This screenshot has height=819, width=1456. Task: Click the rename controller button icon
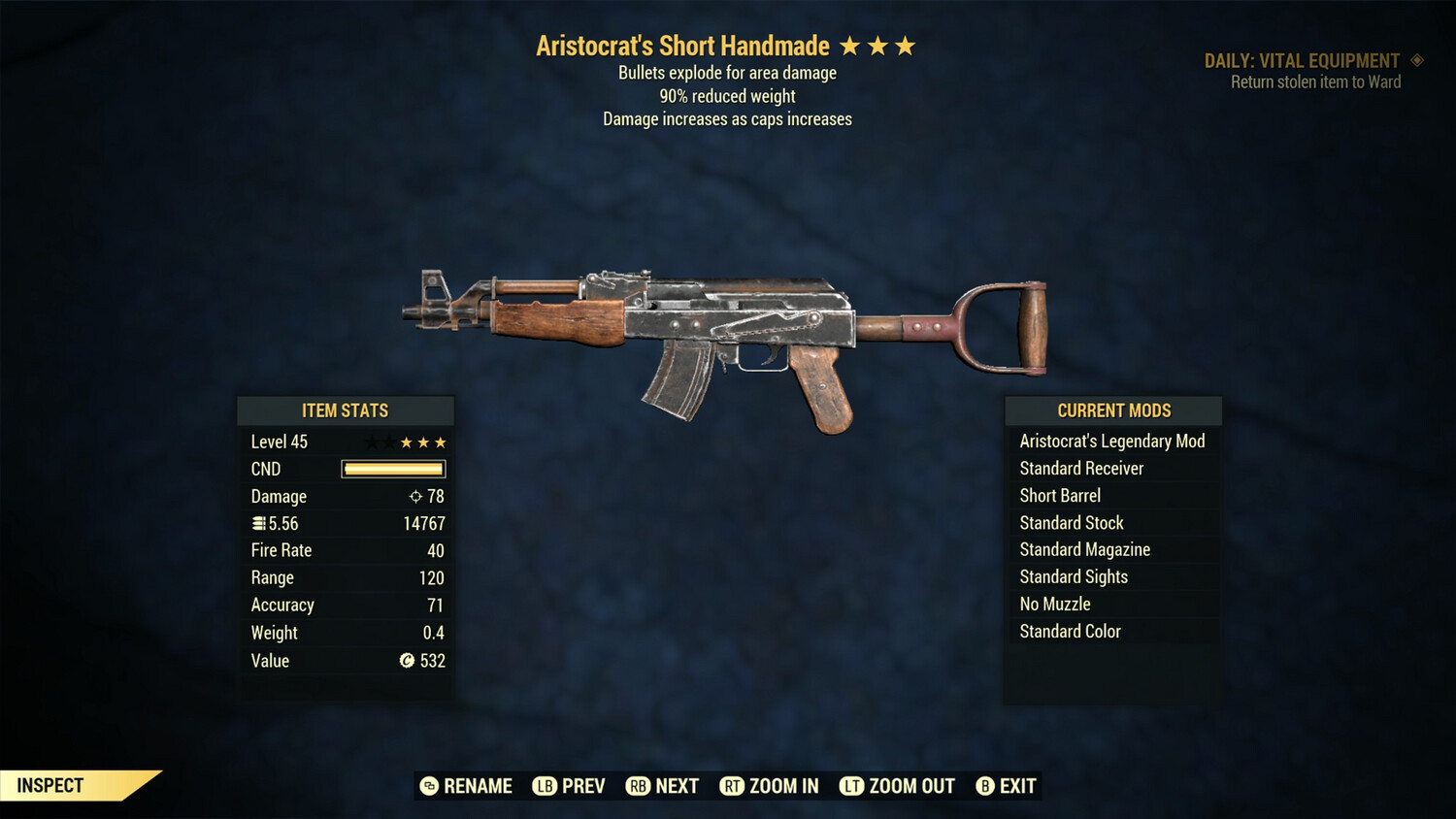click(427, 786)
